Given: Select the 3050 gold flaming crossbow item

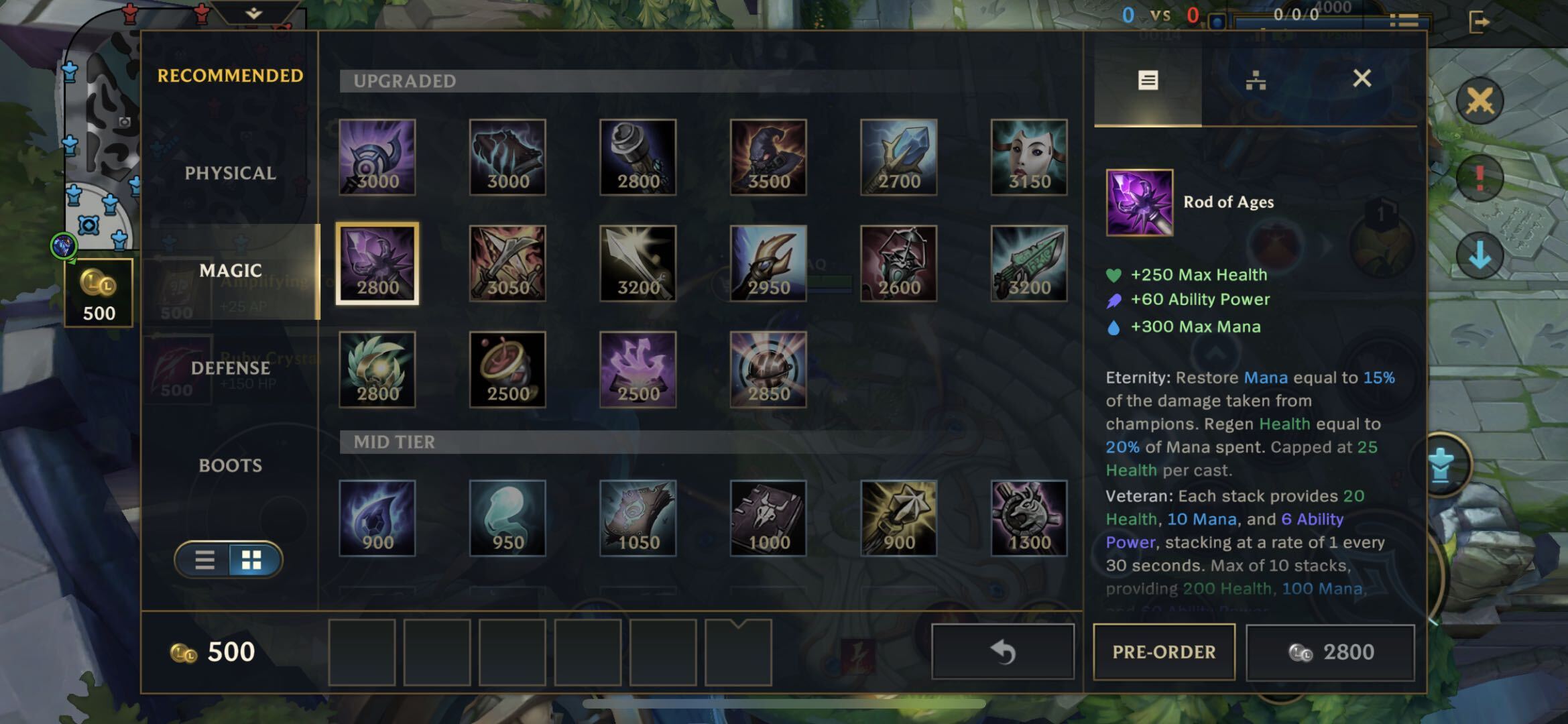Looking at the screenshot, I should [x=507, y=263].
